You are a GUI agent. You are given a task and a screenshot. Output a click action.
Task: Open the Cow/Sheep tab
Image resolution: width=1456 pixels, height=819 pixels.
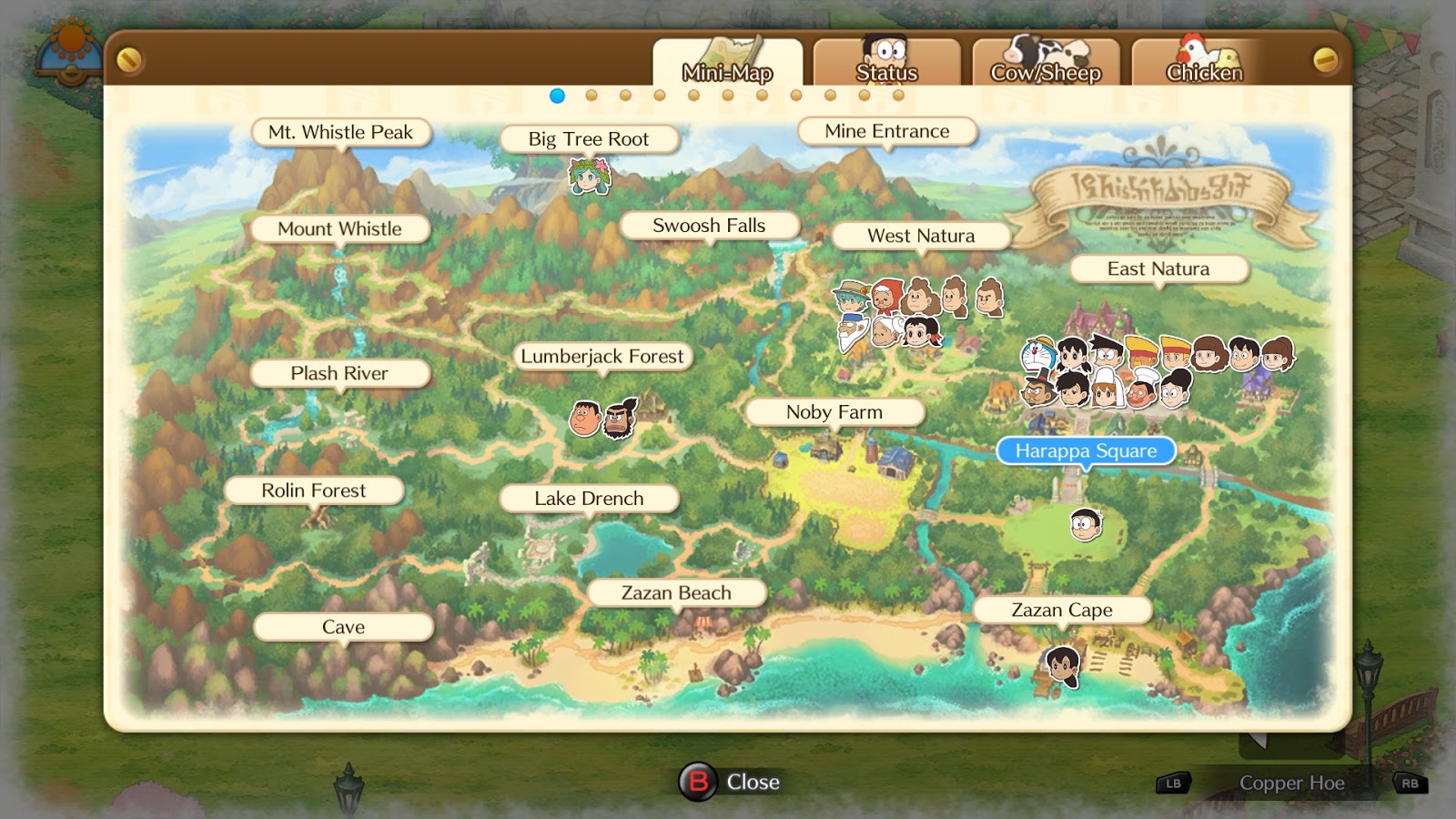(x=1045, y=73)
